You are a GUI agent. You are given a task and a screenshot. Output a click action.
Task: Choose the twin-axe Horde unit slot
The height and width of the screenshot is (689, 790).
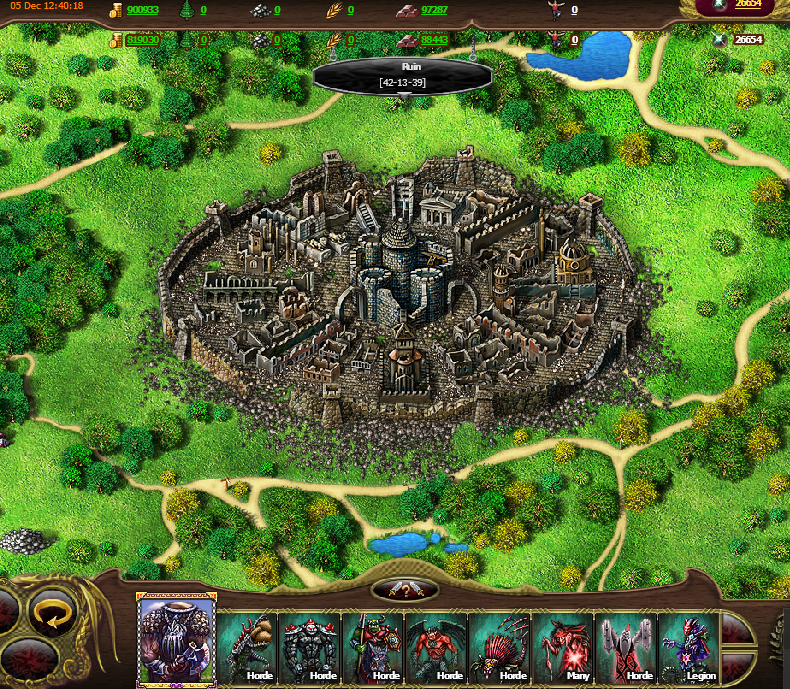coord(626,646)
